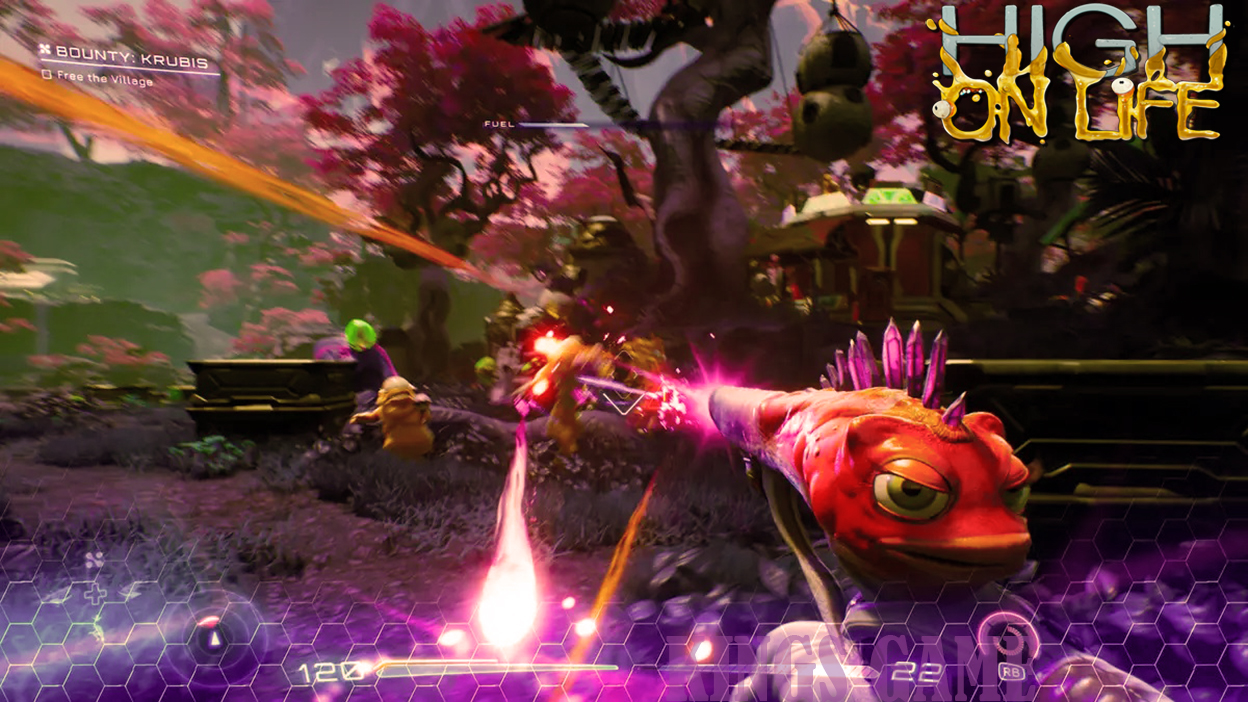
Task: Tick the Free the Village objective checkbox
Action: point(46,75)
